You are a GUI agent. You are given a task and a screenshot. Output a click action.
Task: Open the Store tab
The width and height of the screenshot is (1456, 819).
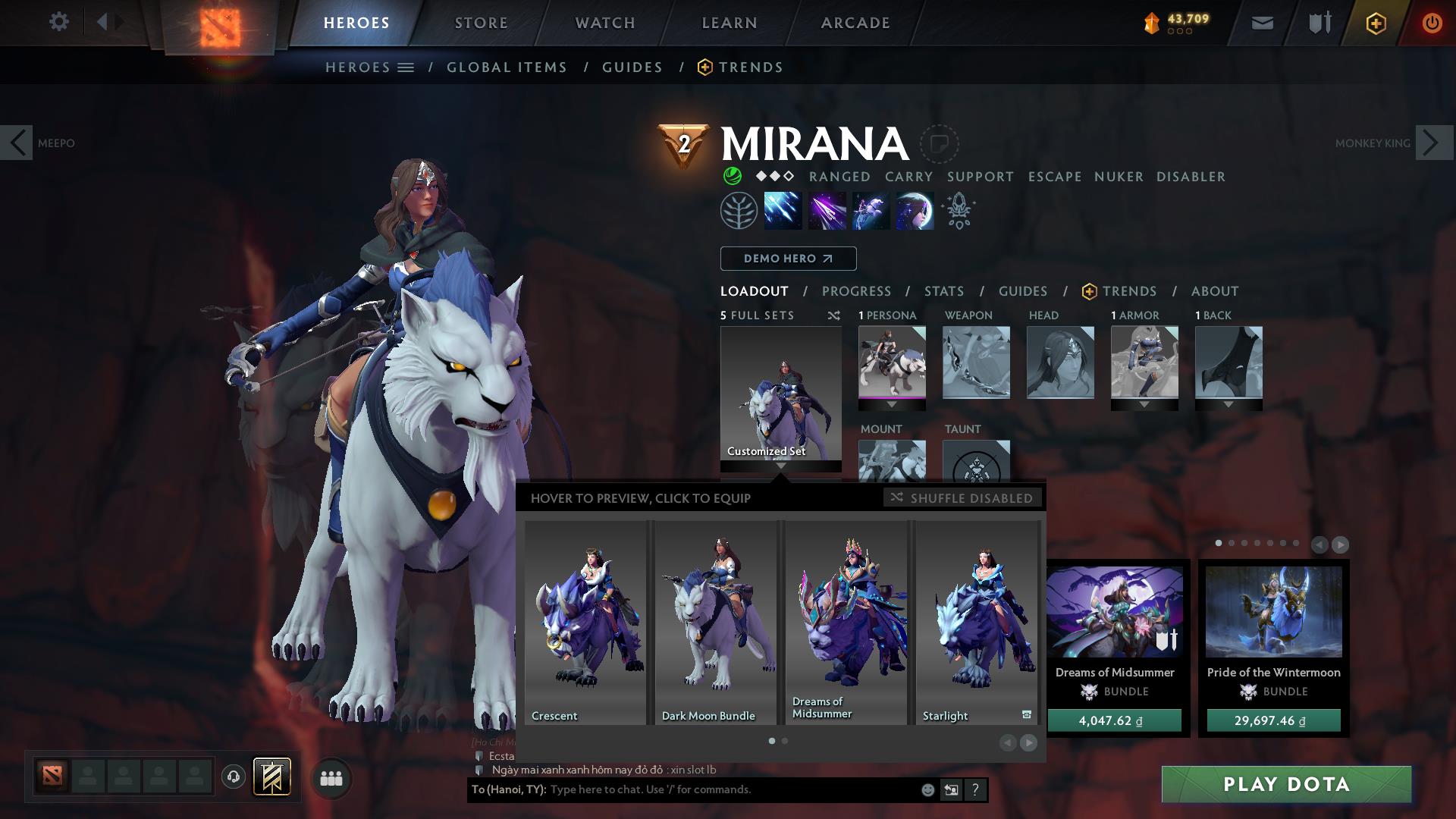[481, 23]
